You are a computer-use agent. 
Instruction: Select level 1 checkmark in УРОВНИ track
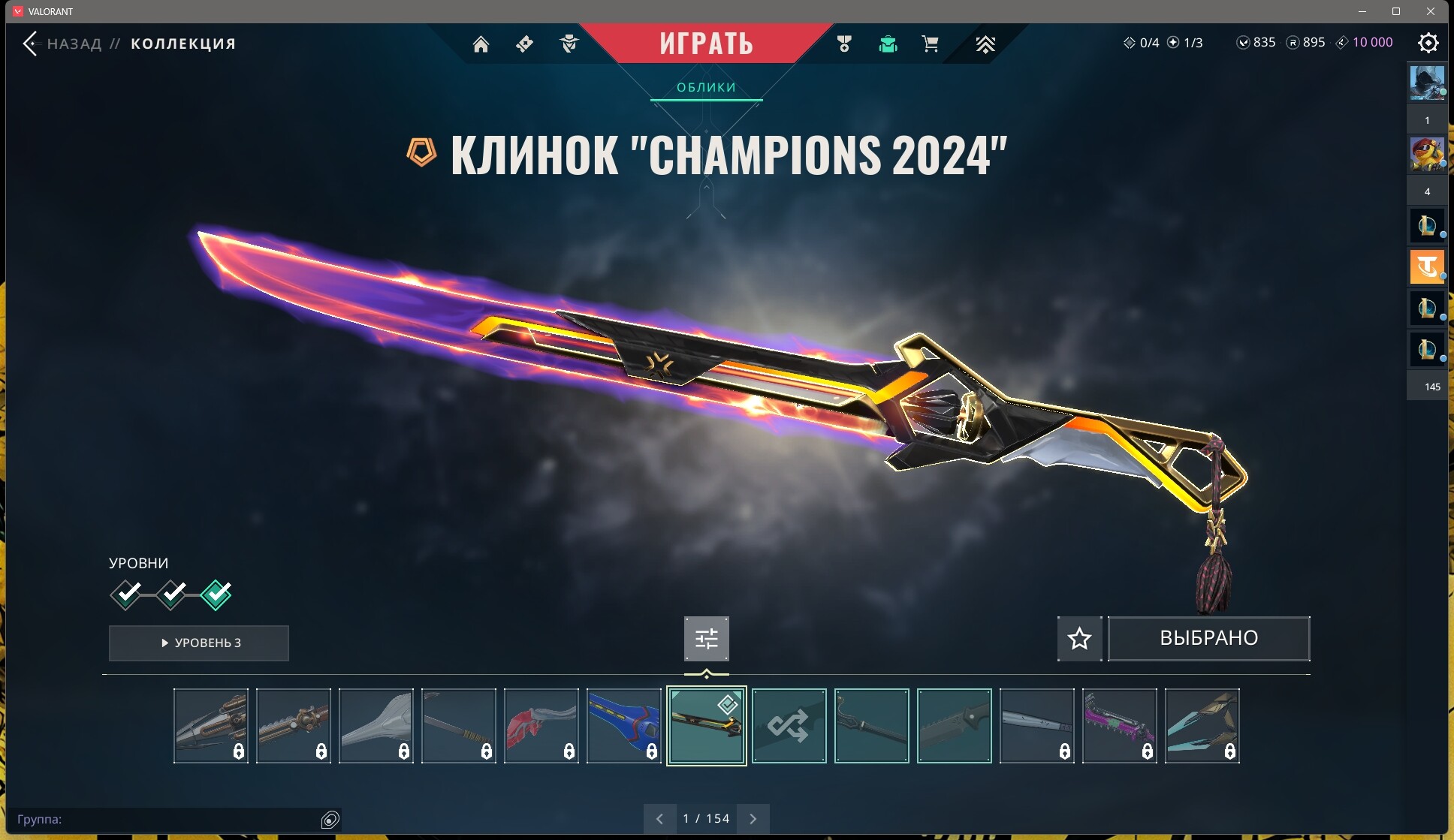tap(126, 595)
